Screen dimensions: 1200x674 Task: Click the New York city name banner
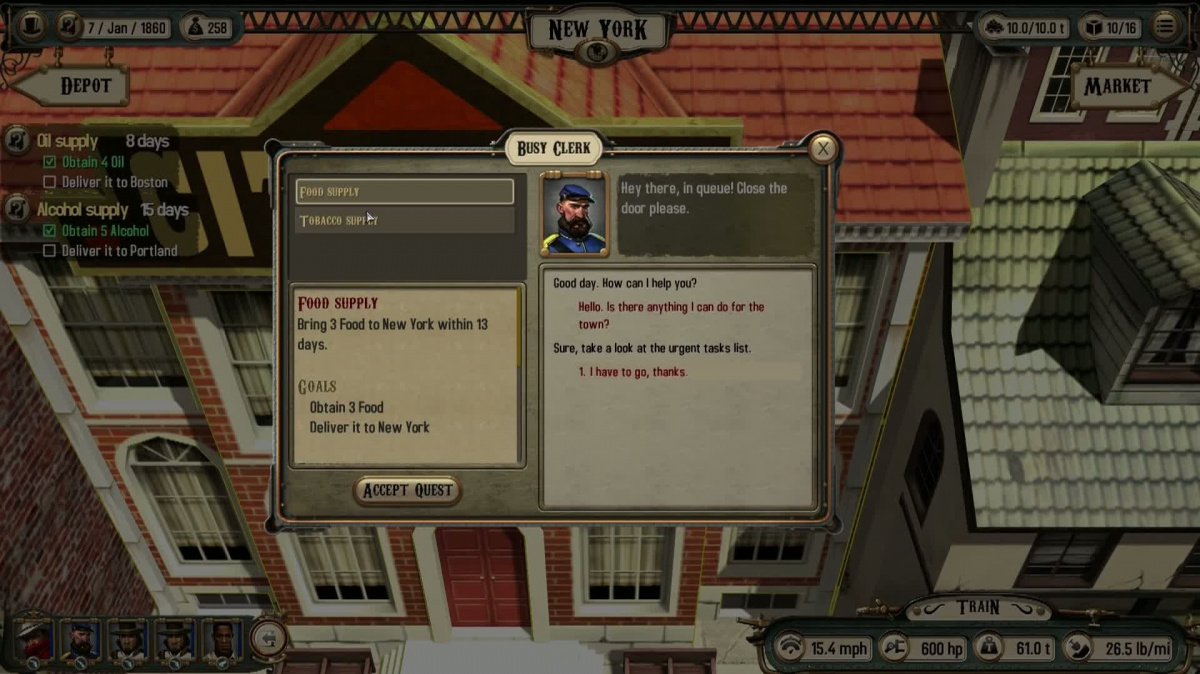pyautogui.click(x=598, y=30)
